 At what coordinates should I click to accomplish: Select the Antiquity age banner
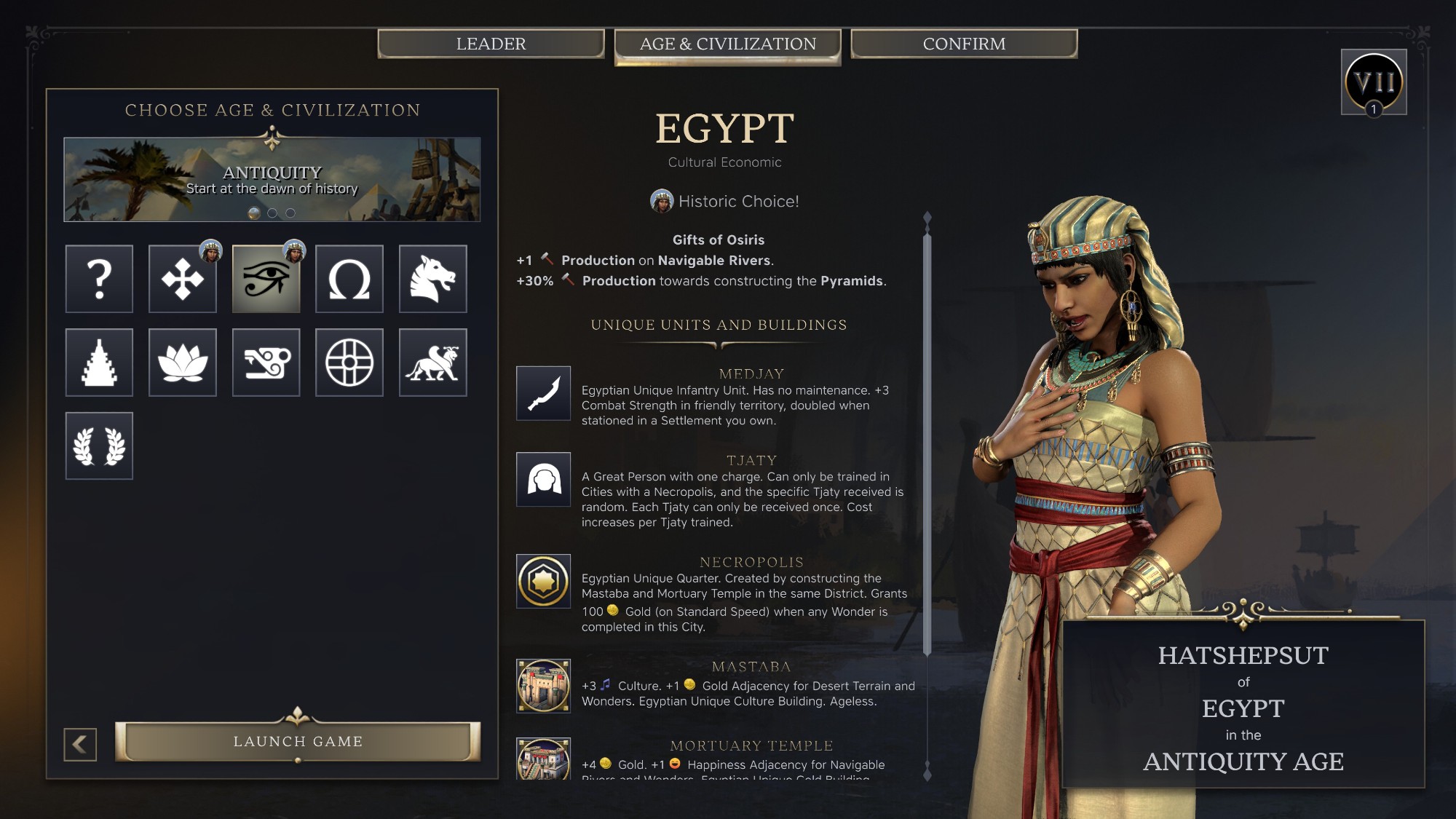click(272, 179)
